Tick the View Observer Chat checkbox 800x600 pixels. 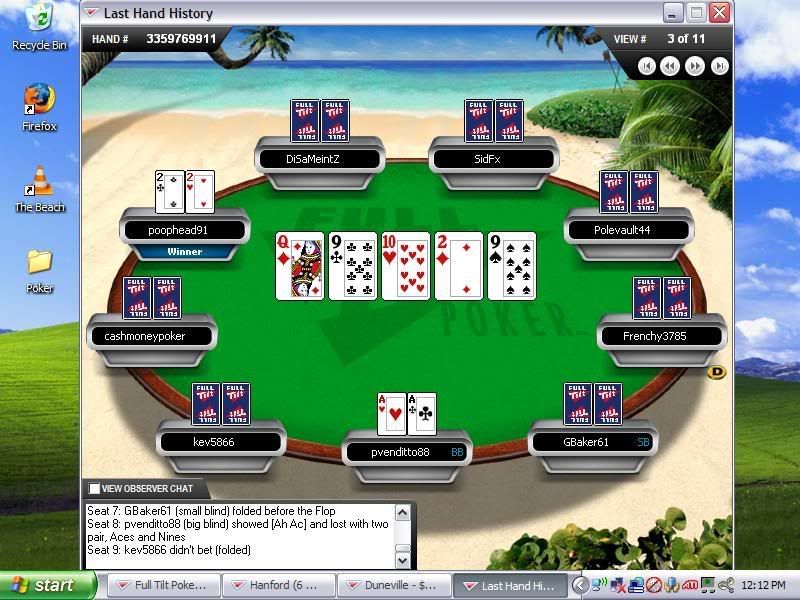coord(94,489)
